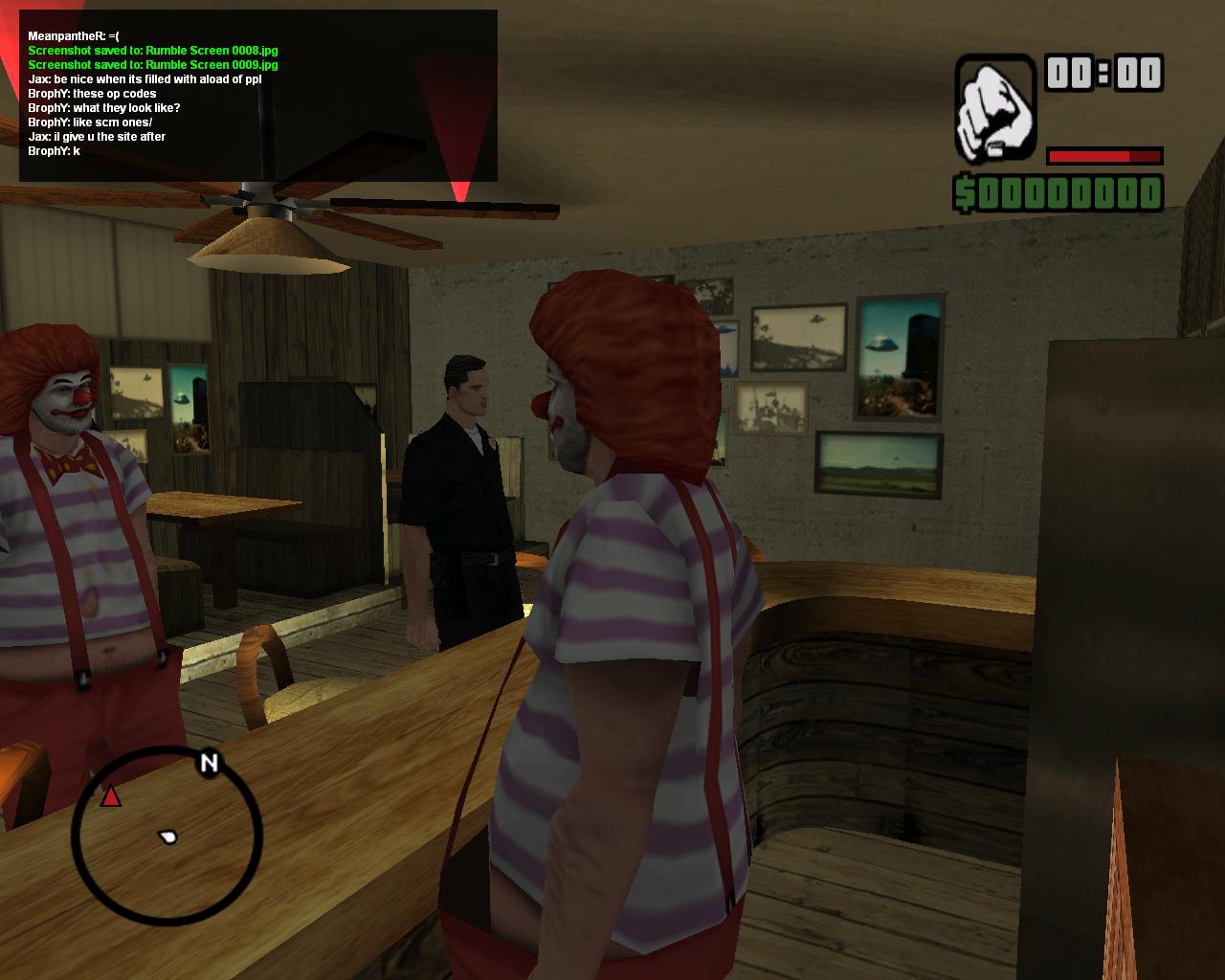1225x980 pixels.
Task: Click the chat box message log
Action: [x=258, y=96]
